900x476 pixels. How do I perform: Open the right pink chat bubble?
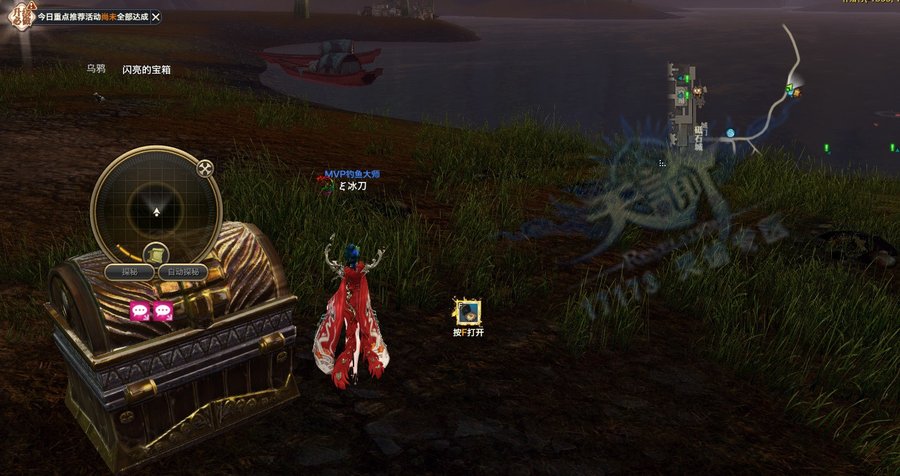tap(162, 311)
